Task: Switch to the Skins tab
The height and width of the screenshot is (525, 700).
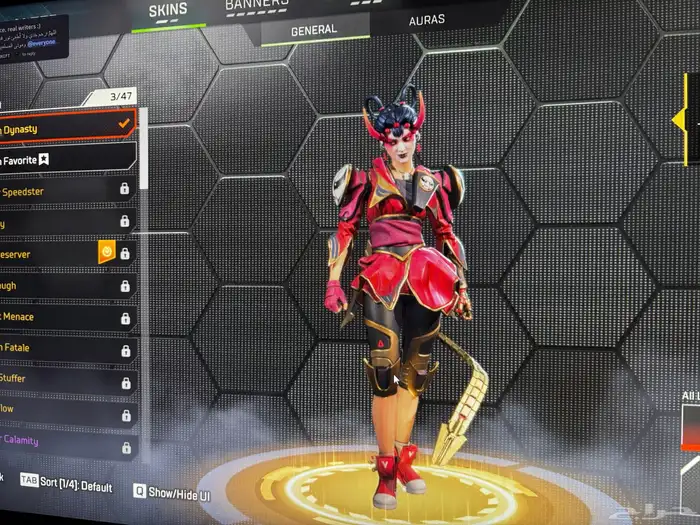Action: 167,11
